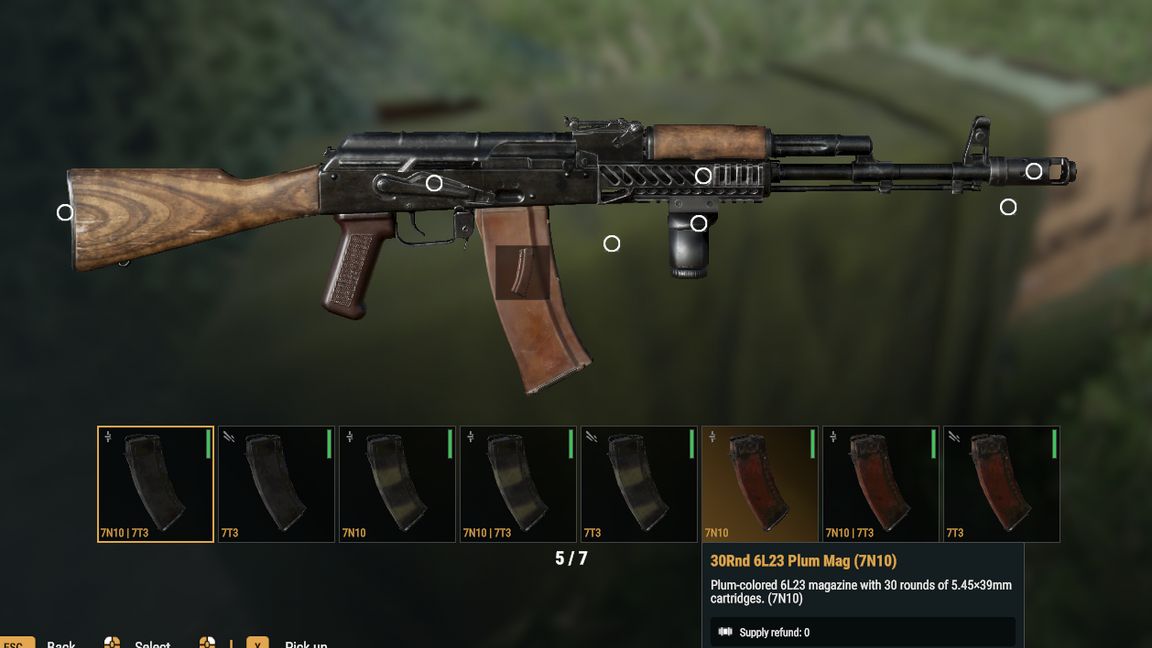
Task: Pick the camo 7N10 magazine
Action: [397, 484]
